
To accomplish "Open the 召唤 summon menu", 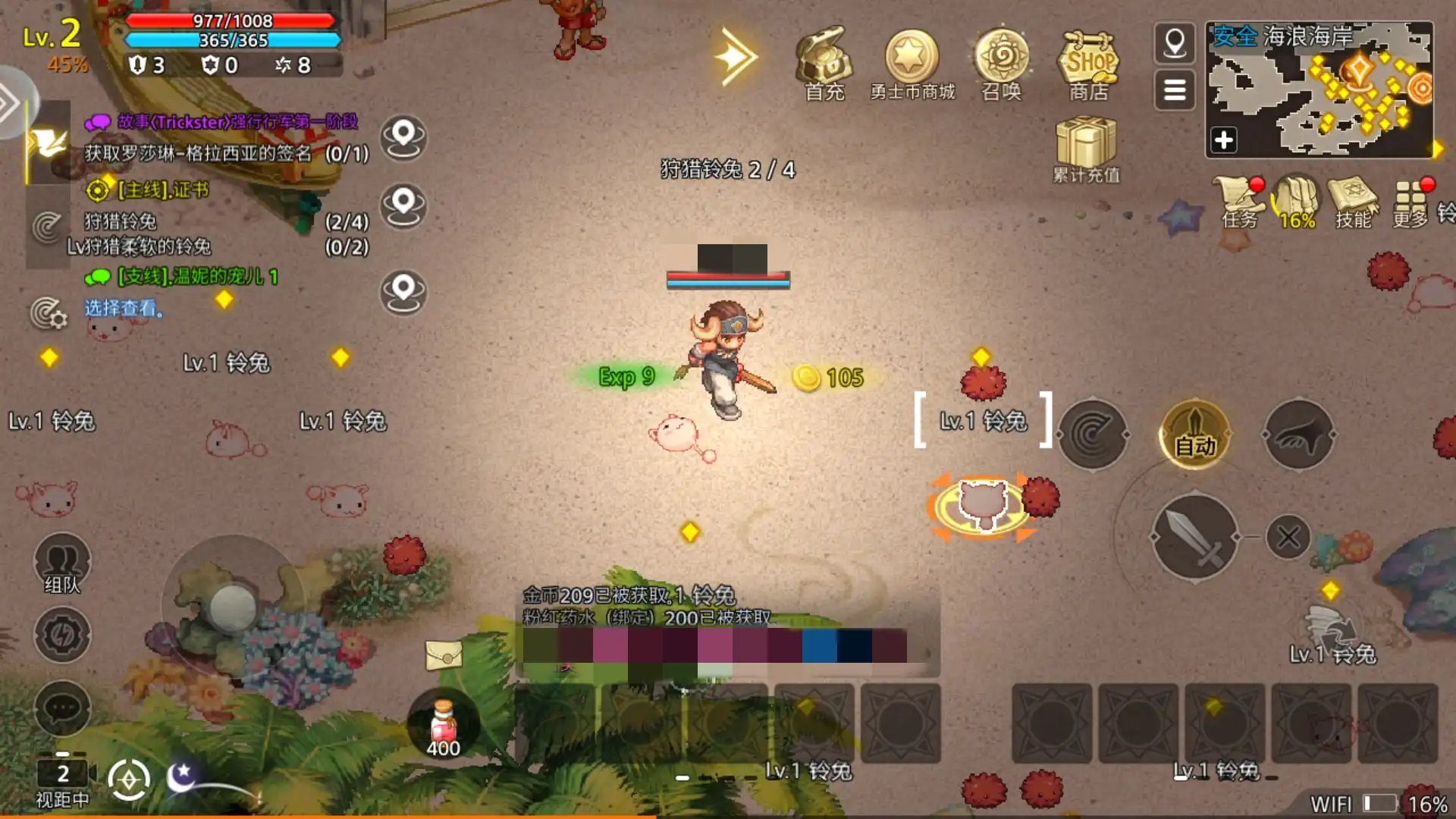I will [1002, 59].
